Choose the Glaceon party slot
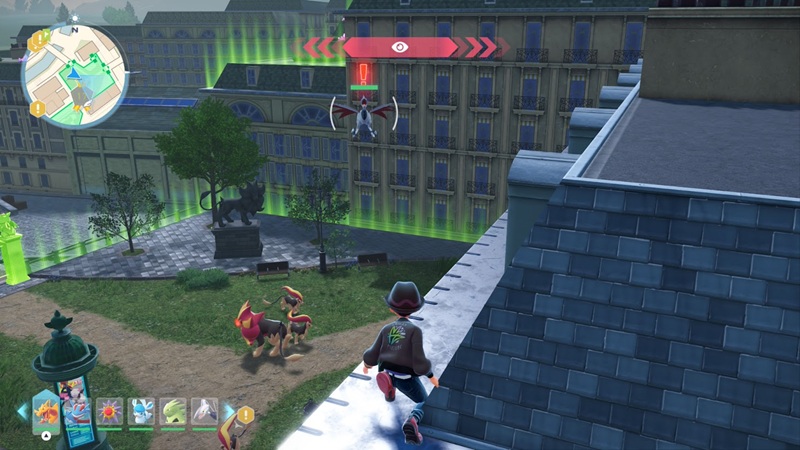Image resolution: width=800 pixels, height=450 pixels. click(x=141, y=410)
